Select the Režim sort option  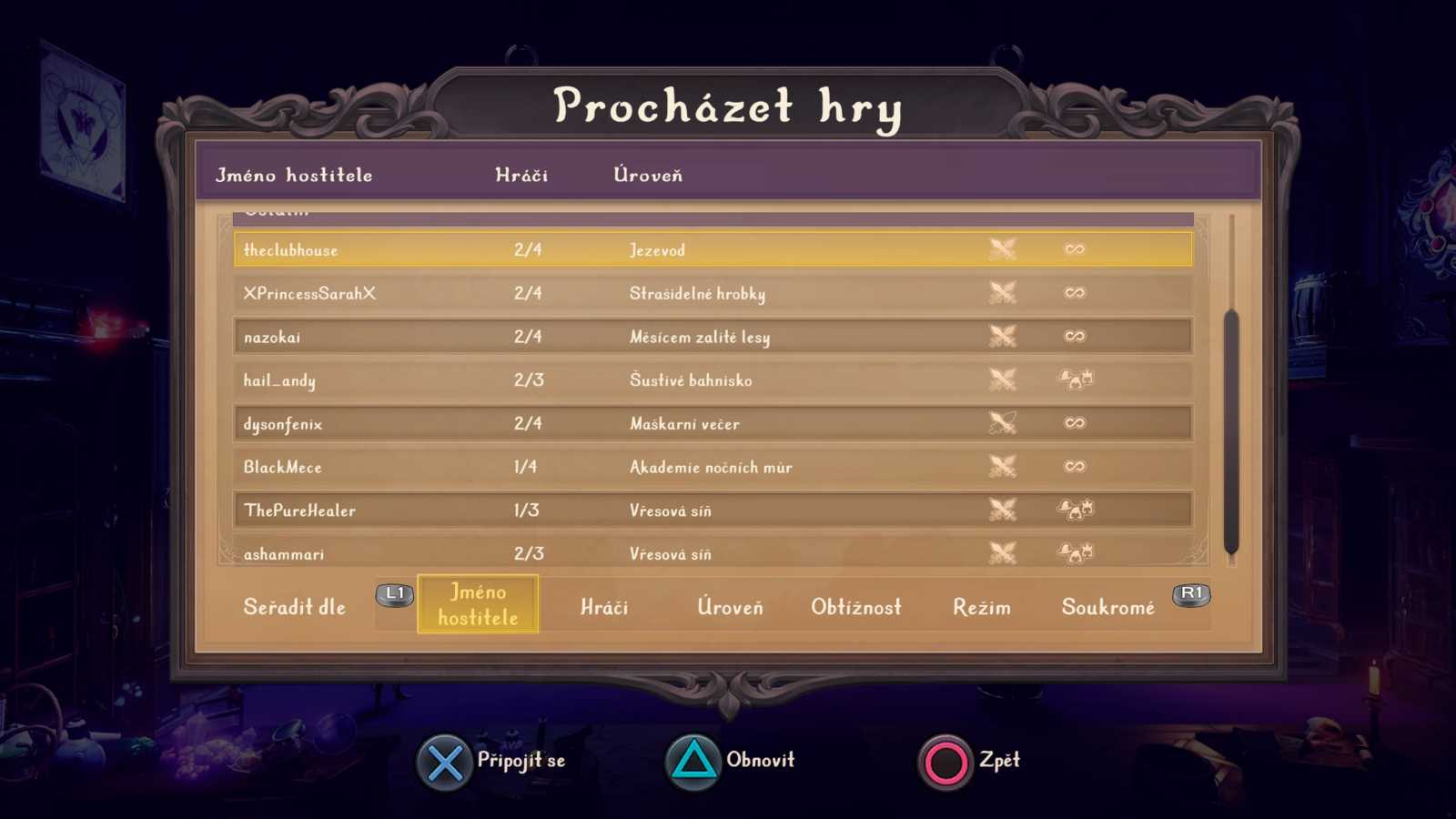click(x=984, y=606)
